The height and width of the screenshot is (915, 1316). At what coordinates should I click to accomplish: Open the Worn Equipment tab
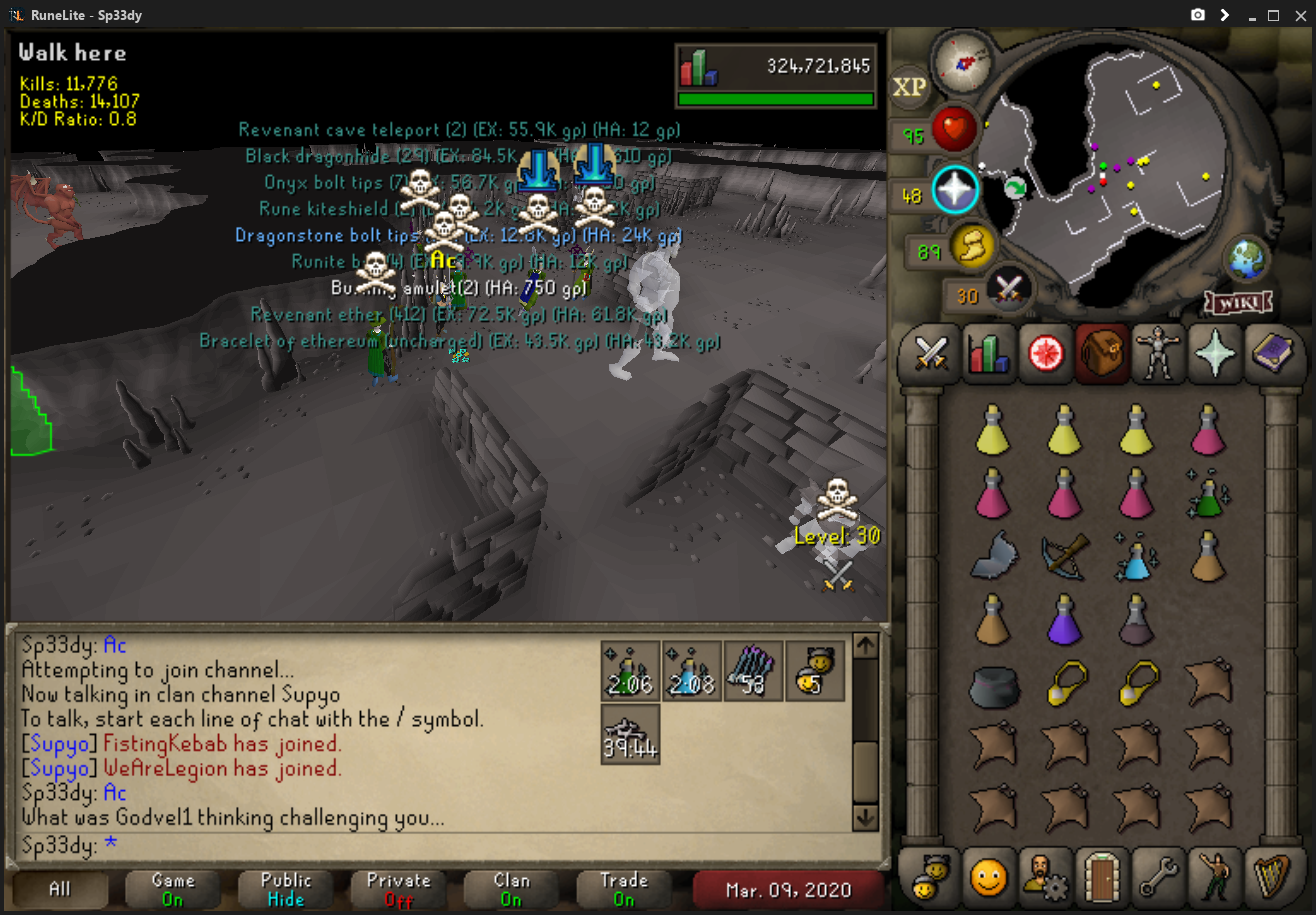[x=1157, y=353]
